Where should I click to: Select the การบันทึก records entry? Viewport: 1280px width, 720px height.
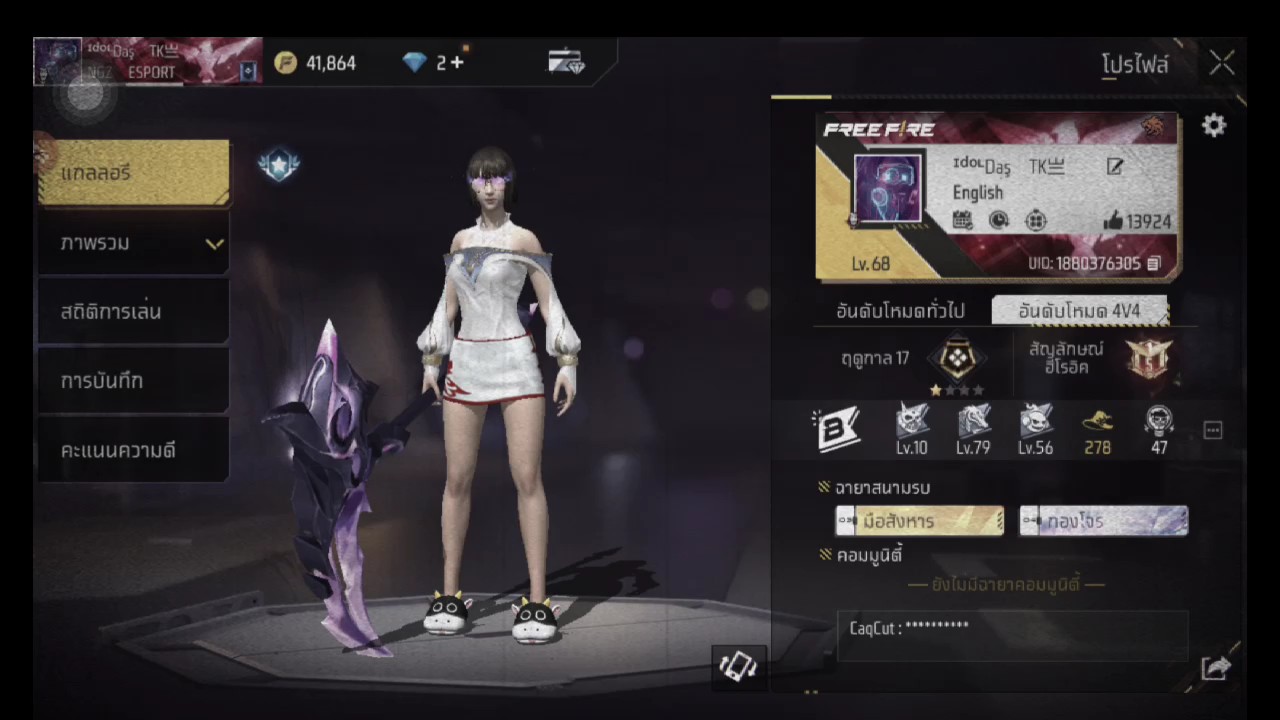tap(134, 381)
